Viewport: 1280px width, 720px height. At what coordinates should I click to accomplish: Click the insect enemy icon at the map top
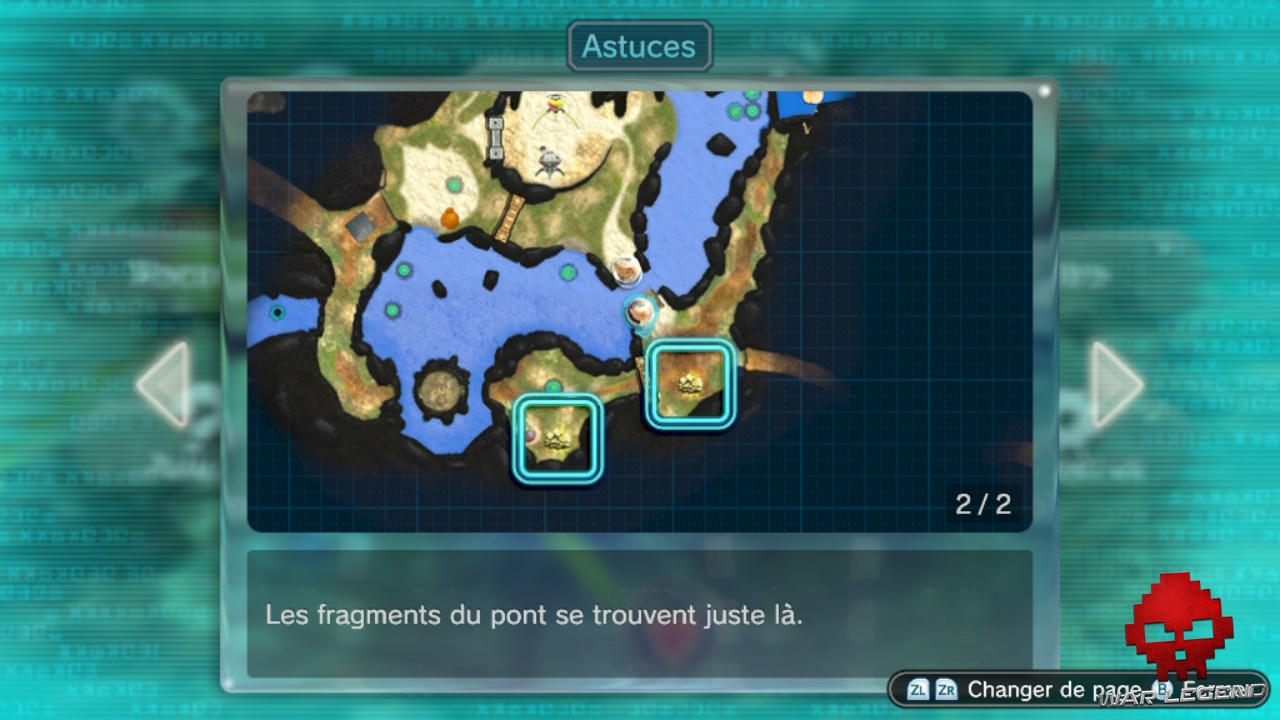coord(555,103)
